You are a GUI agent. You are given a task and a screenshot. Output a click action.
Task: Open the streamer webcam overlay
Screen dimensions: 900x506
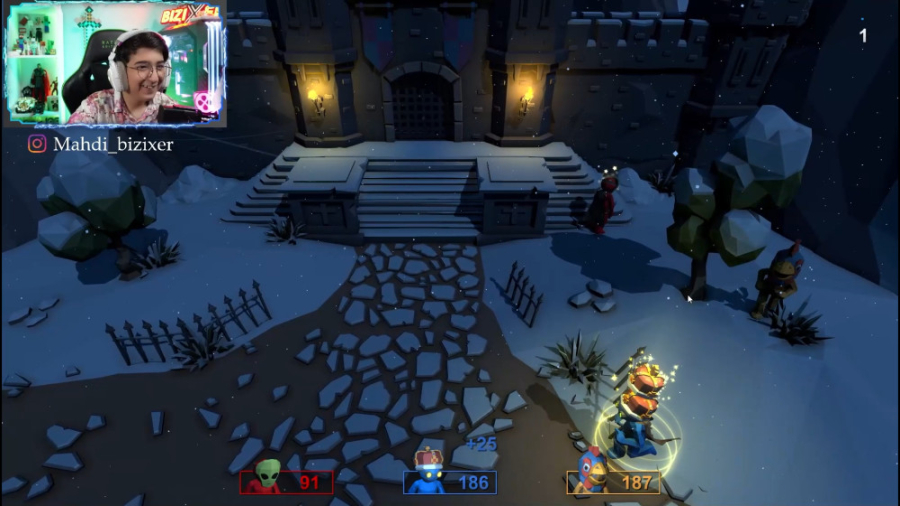(116, 64)
